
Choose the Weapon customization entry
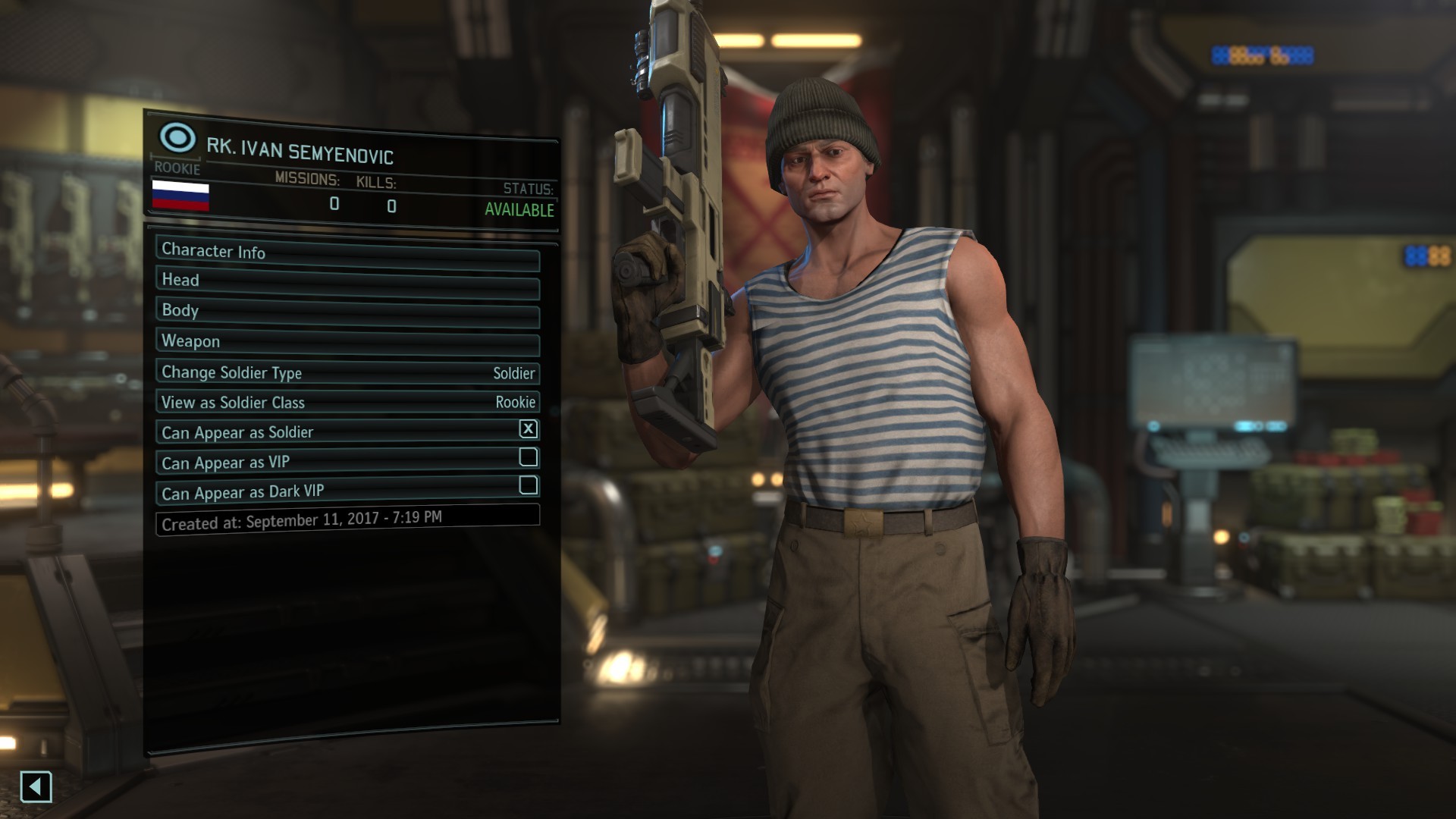347,343
